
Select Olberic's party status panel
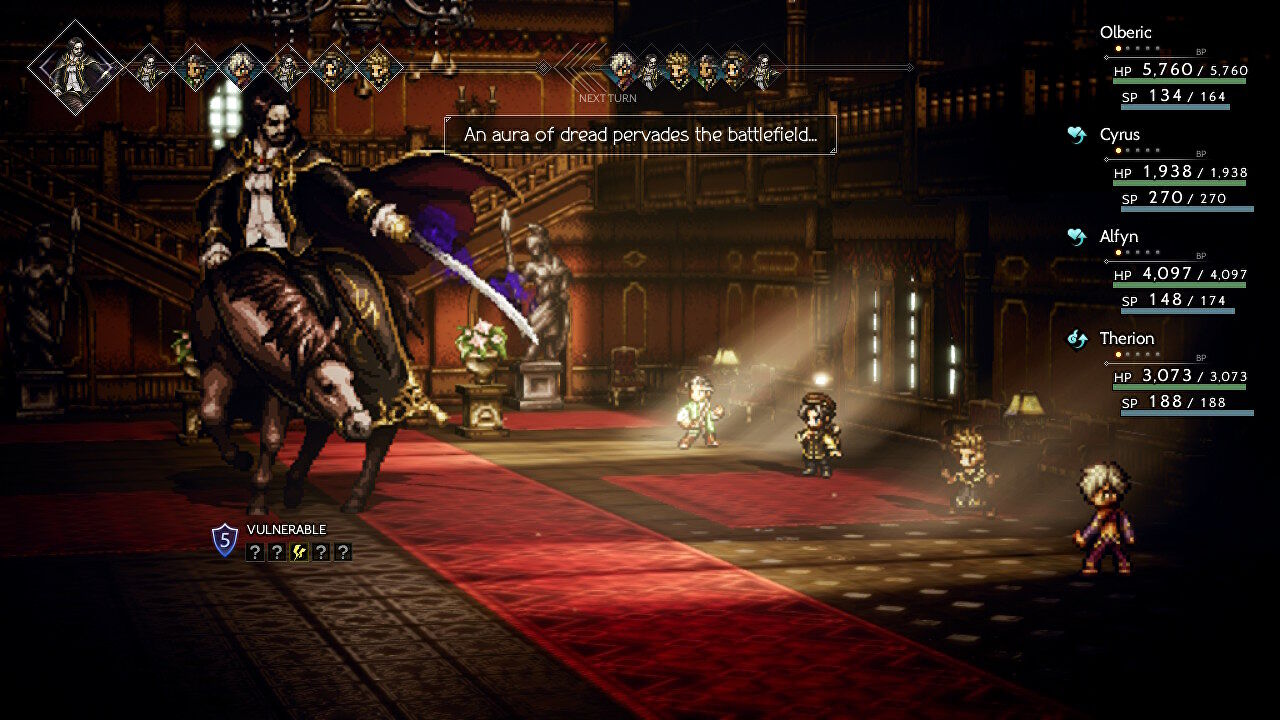[1175, 66]
